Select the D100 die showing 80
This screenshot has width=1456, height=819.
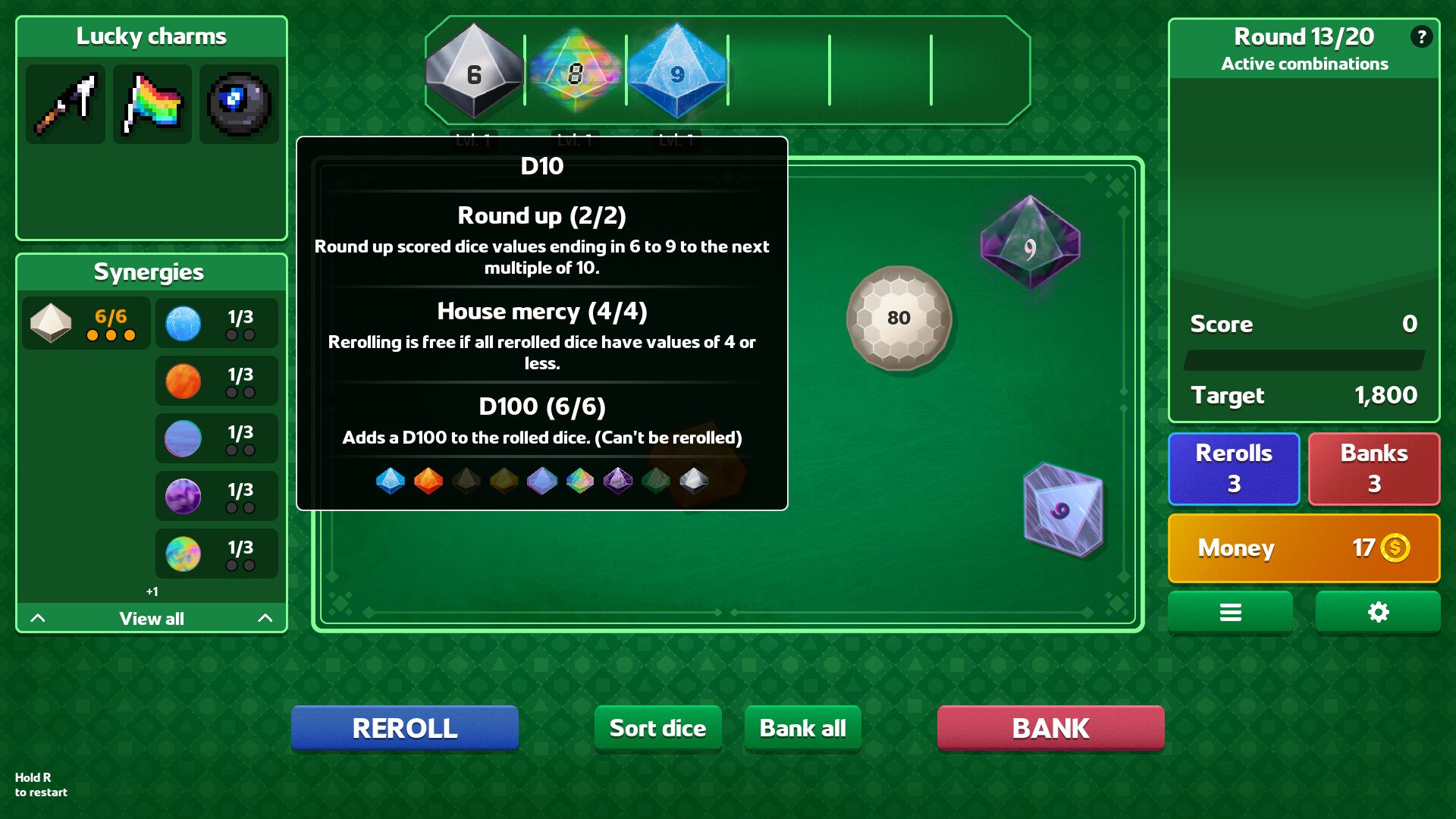[899, 318]
